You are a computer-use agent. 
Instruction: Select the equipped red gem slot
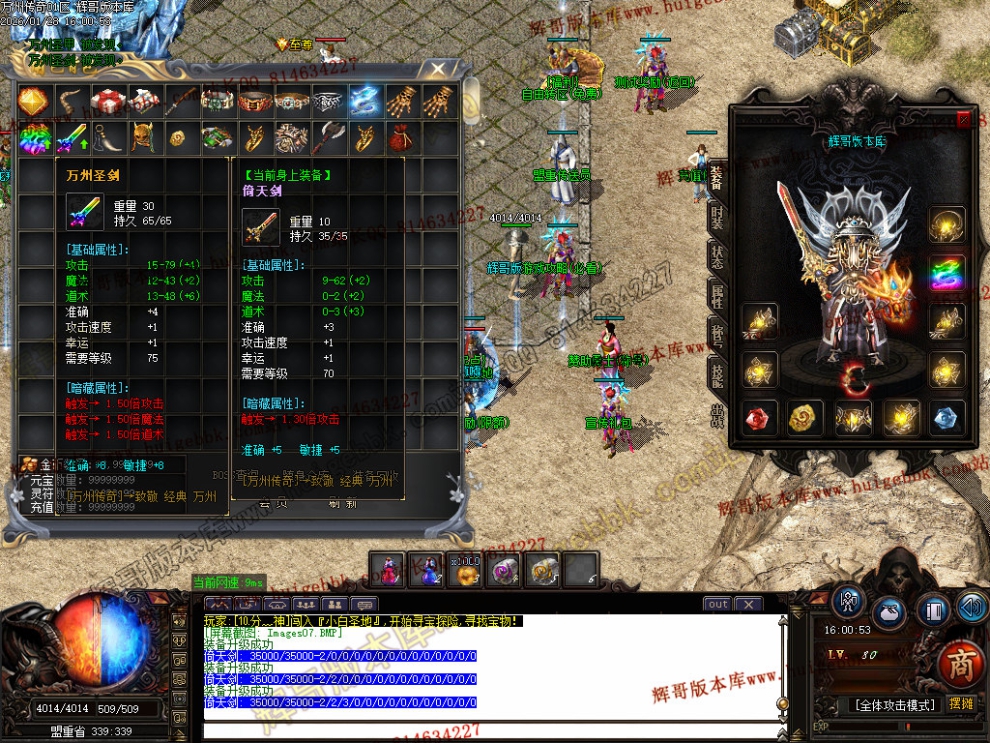(759, 418)
